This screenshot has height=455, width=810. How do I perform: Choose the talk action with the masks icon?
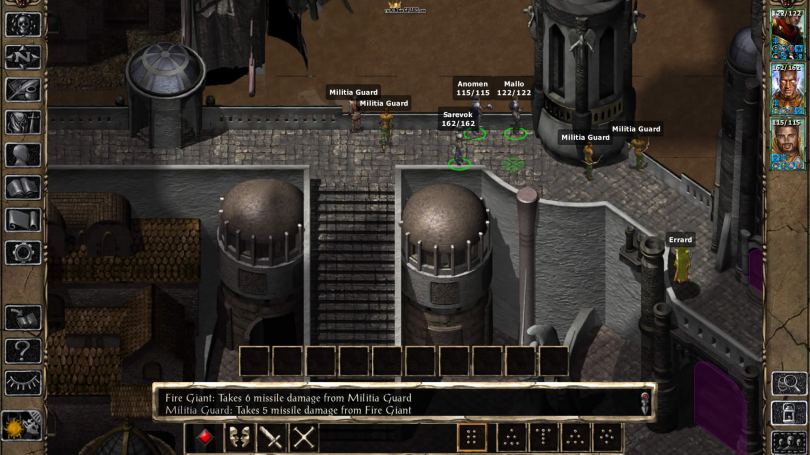click(238, 437)
